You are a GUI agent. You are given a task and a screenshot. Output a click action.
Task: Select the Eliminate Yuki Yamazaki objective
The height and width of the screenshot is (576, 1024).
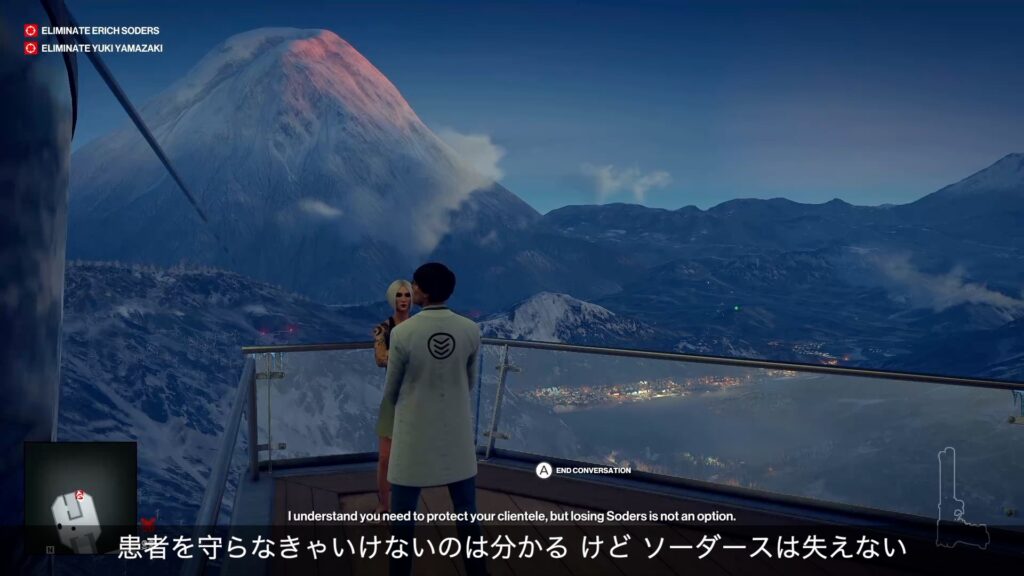click(101, 48)
